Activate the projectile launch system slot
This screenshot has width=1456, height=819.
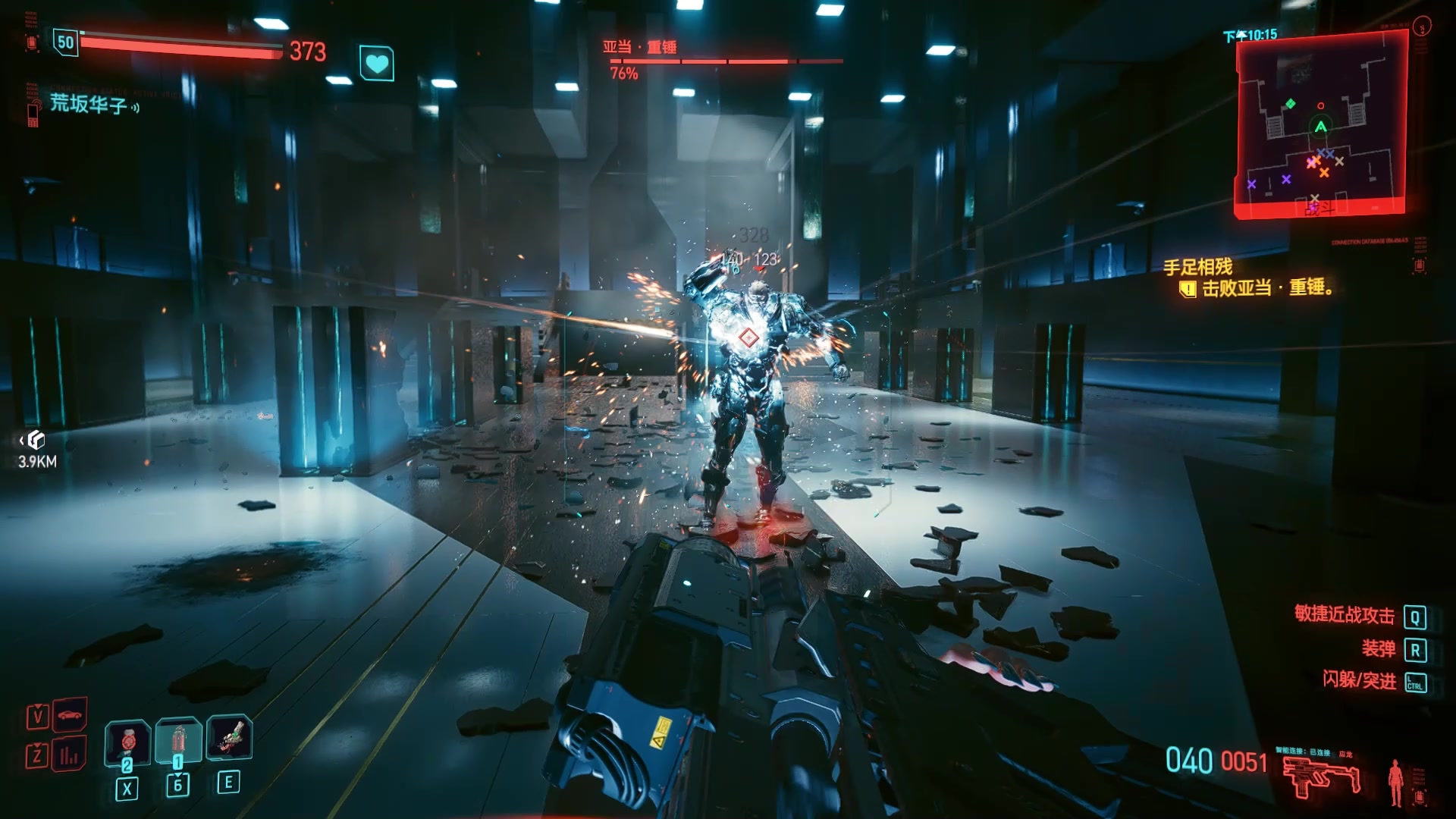pos(229,737)
